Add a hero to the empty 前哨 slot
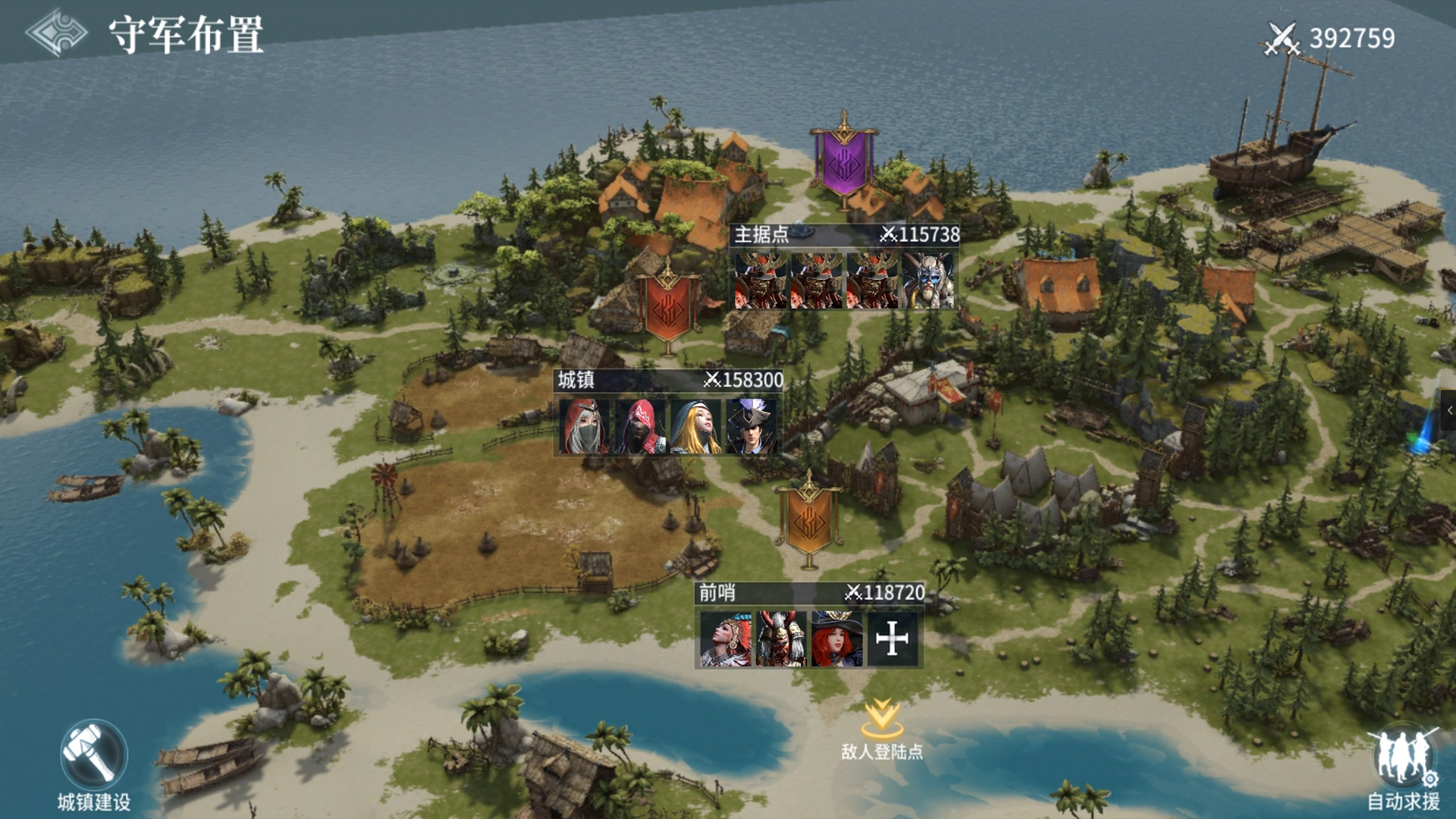 [x=892, y=639]
